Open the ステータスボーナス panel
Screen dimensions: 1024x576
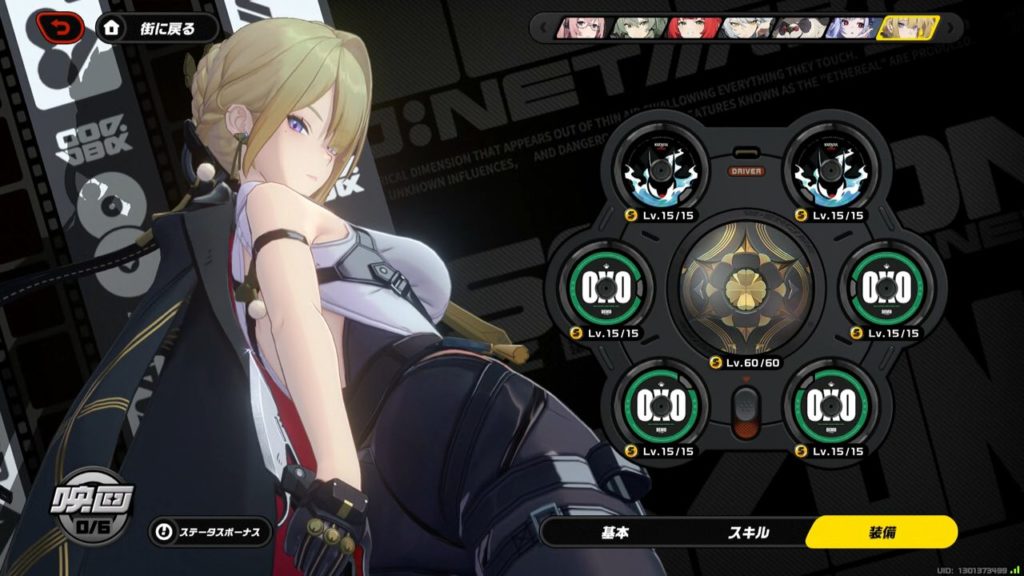coord(210,531)
